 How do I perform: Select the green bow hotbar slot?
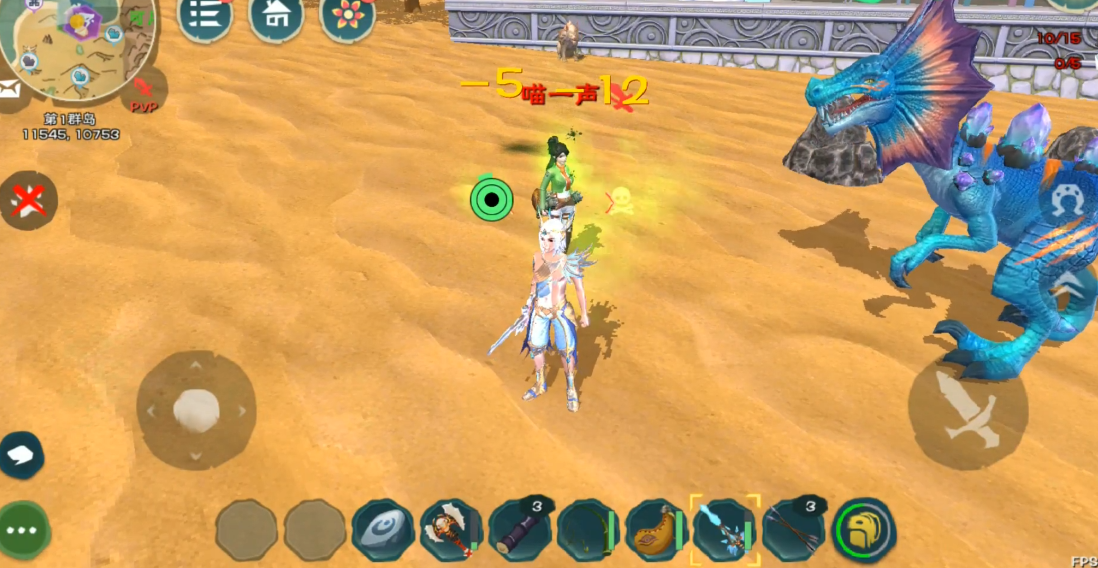tap(588, 530)
